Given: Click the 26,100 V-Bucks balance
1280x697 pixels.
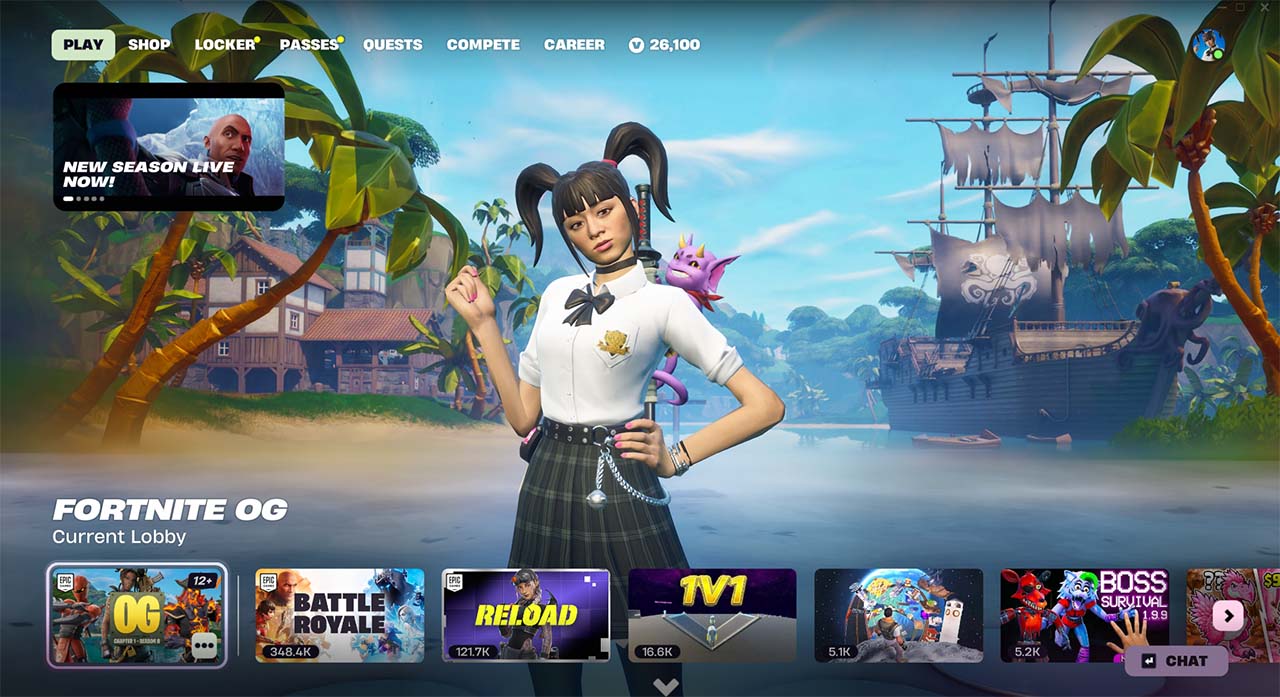Looking at the screenshot, I should (x=665, y=45).
